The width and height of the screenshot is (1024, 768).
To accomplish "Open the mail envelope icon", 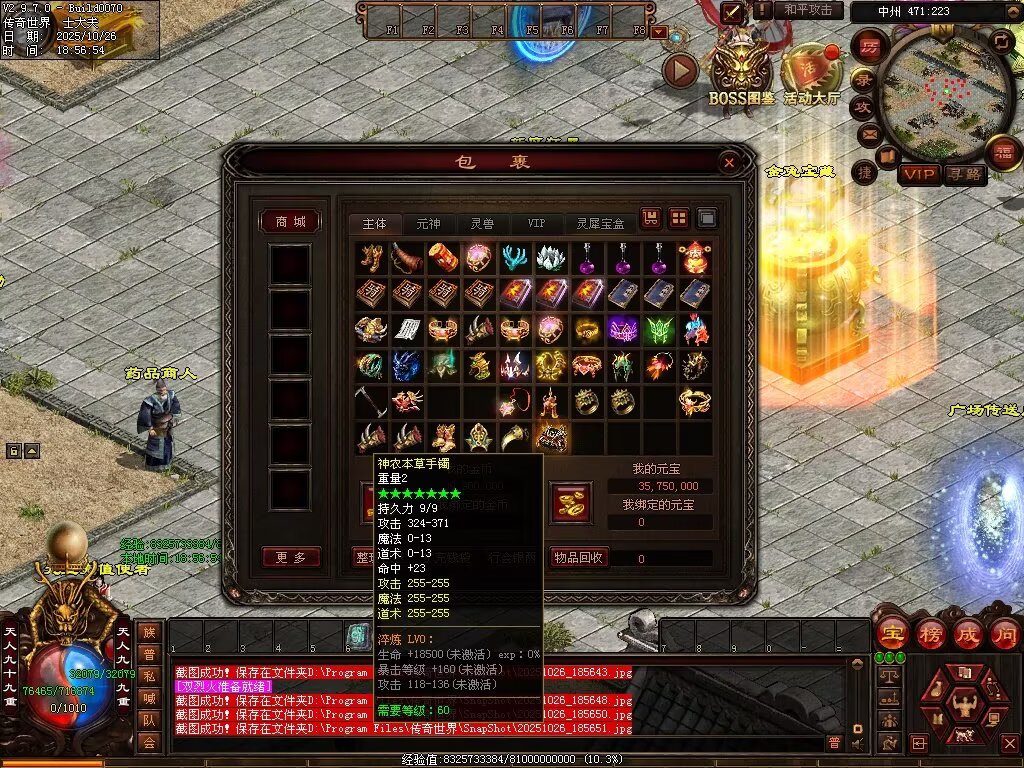I will tap(868, 132).
